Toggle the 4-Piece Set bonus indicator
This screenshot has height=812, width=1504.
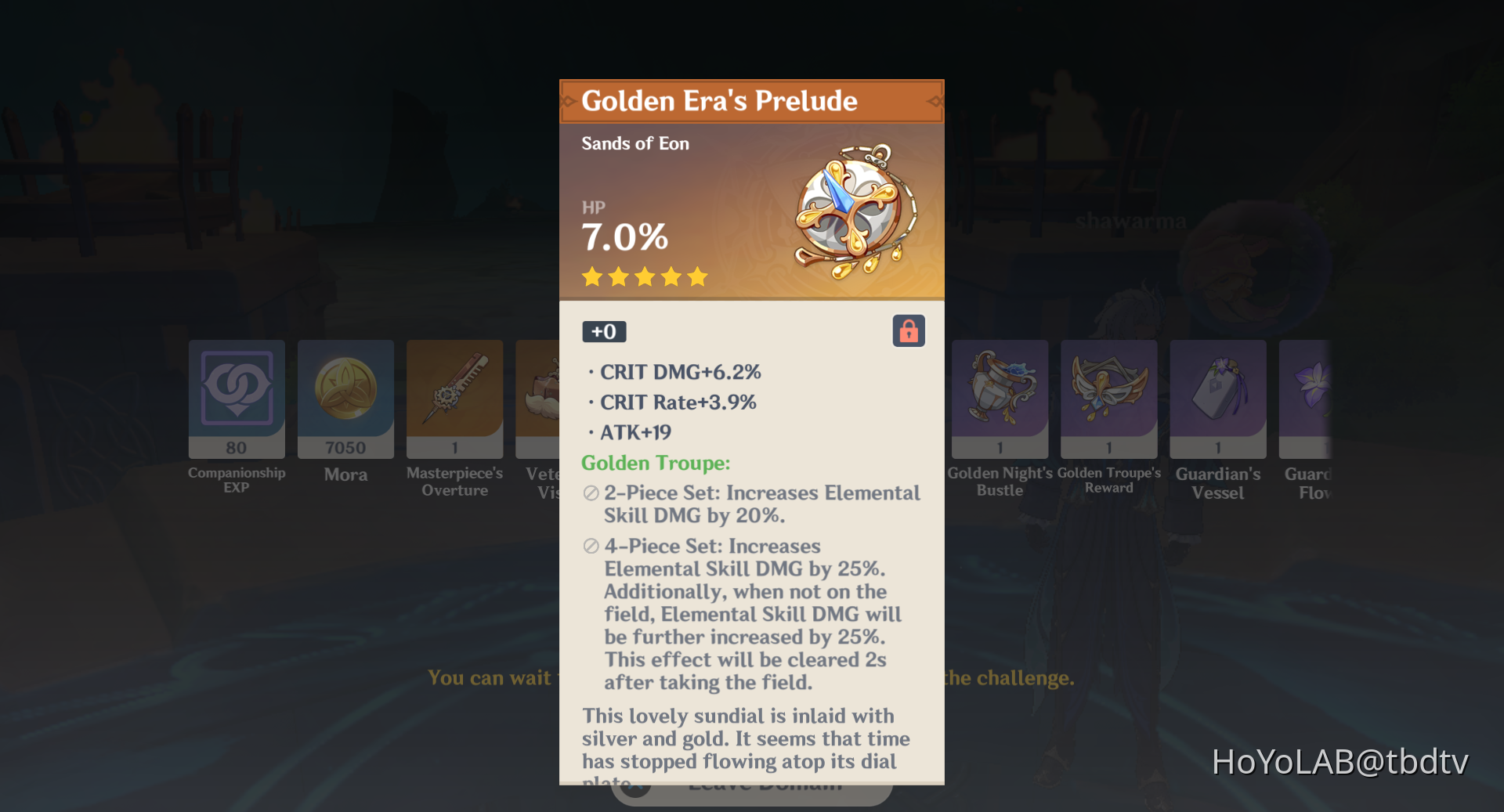coord(590,546)
